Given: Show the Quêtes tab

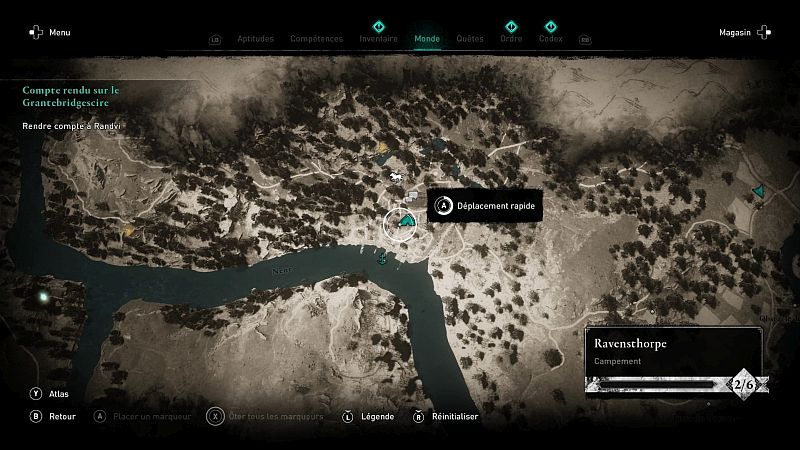Looking at the screenshot, I should click(469, 39).
